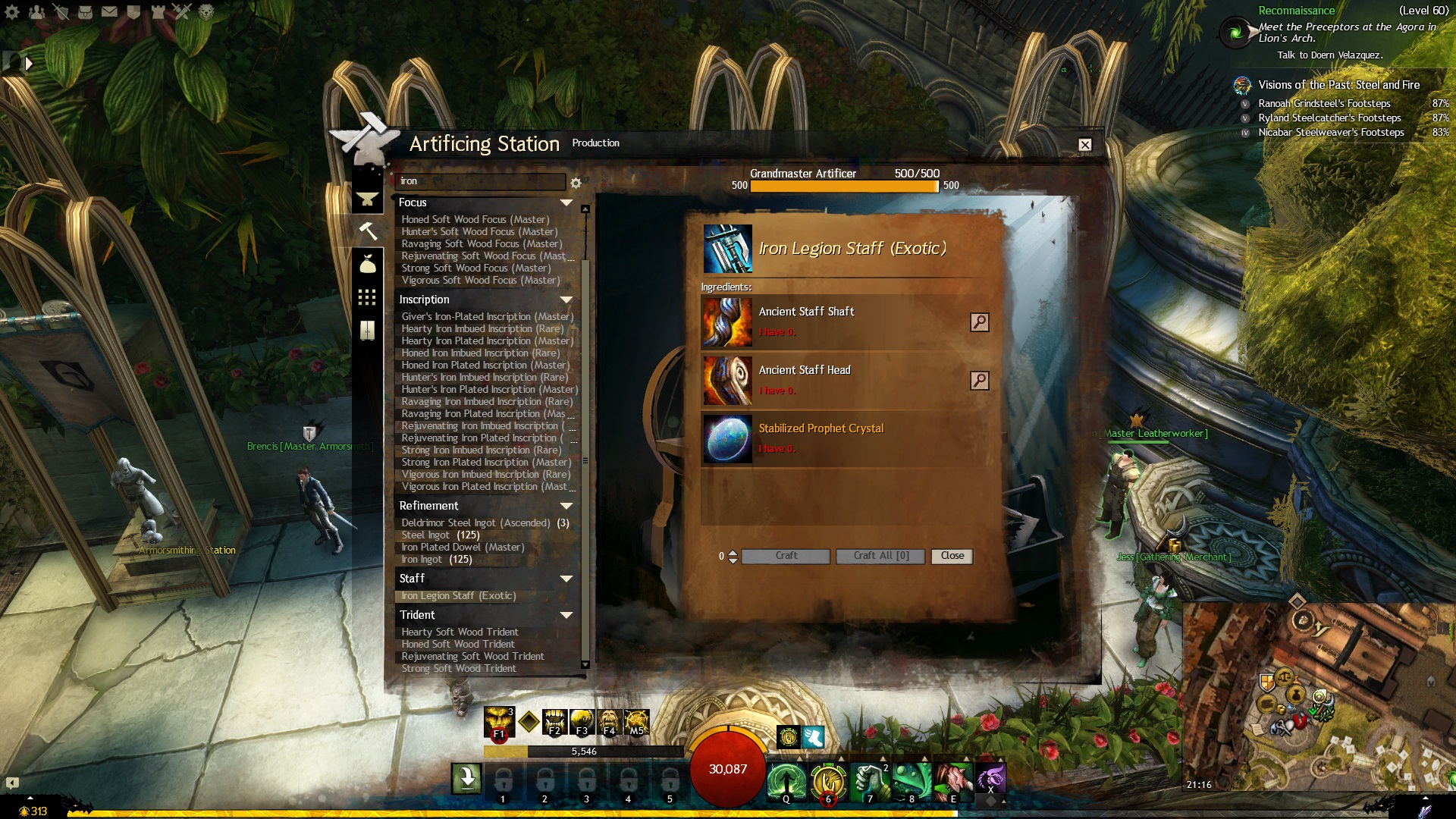Search for Ancient Staff Shaft ingredient

point(979,322)
